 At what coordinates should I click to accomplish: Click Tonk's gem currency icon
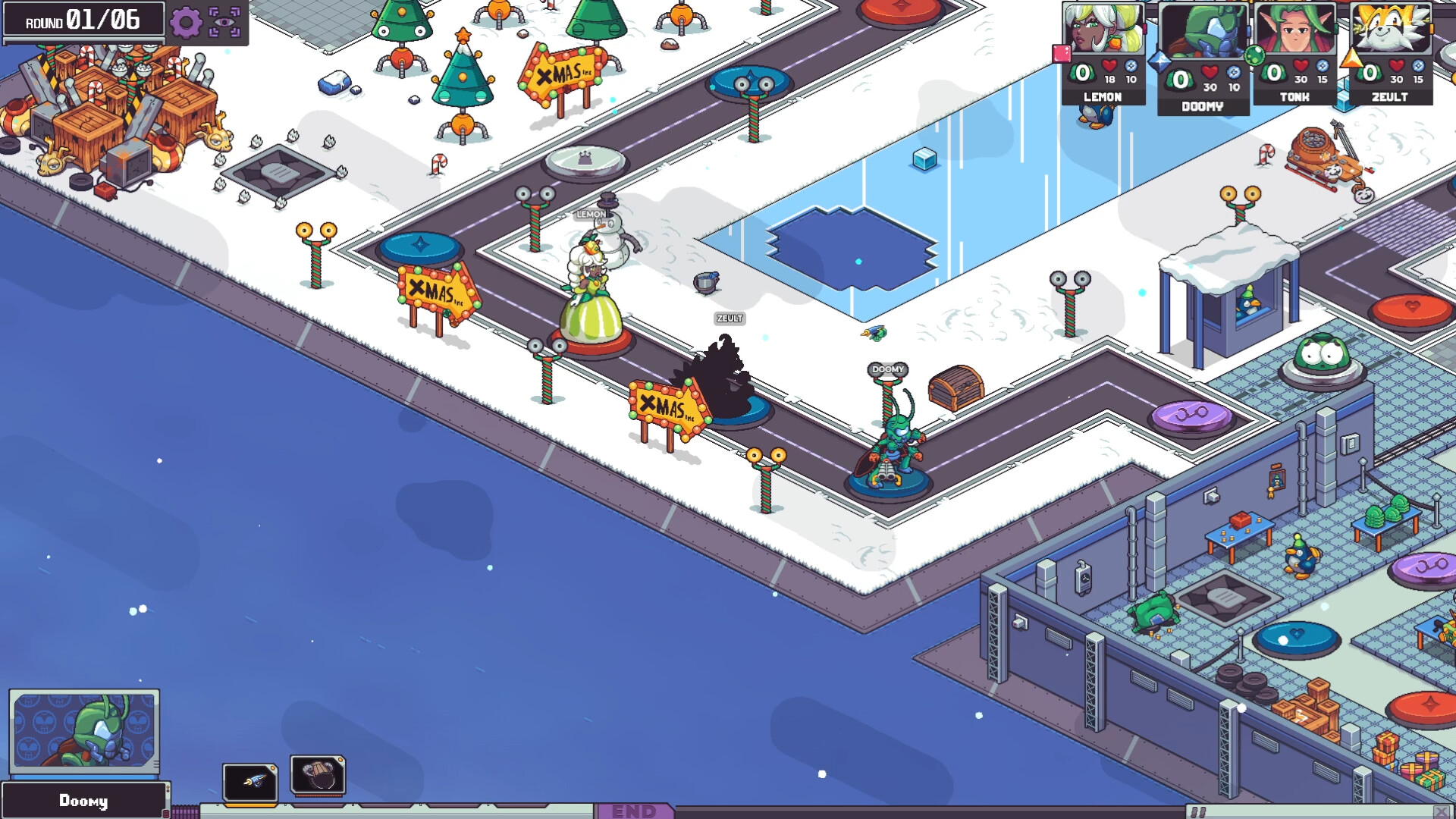[x=1321, y=67]
